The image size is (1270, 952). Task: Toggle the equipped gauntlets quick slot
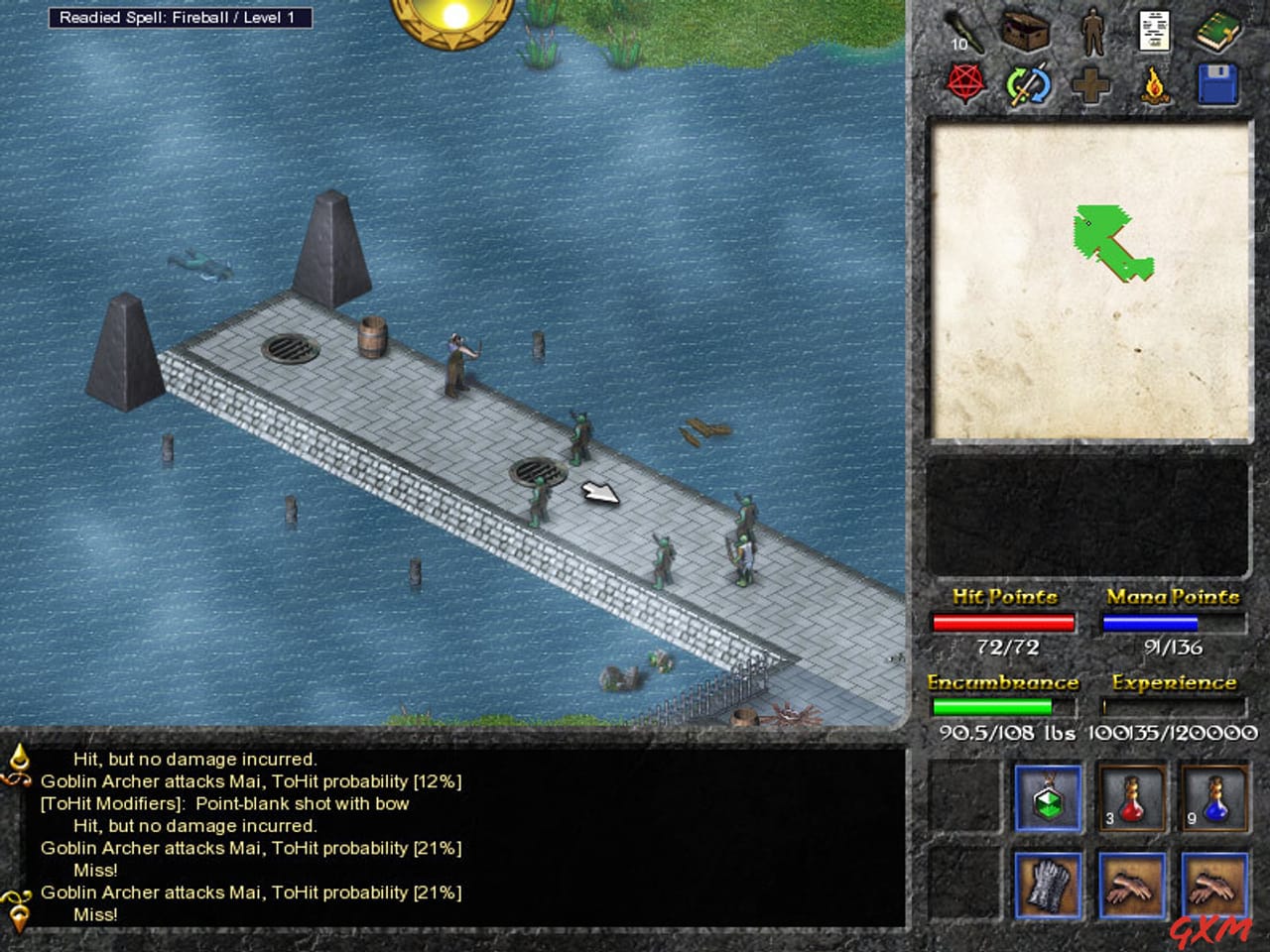[x=1047, y=883]
